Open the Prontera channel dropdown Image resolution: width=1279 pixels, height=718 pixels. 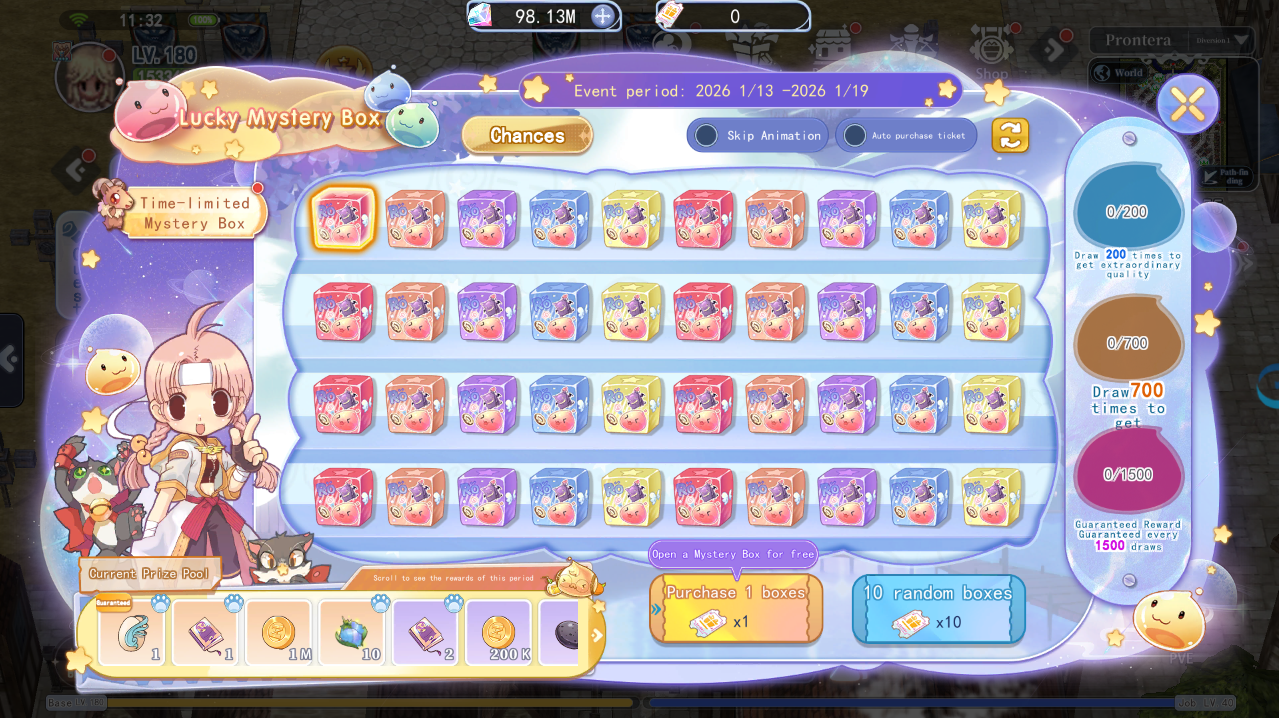tap(1242, 40)
